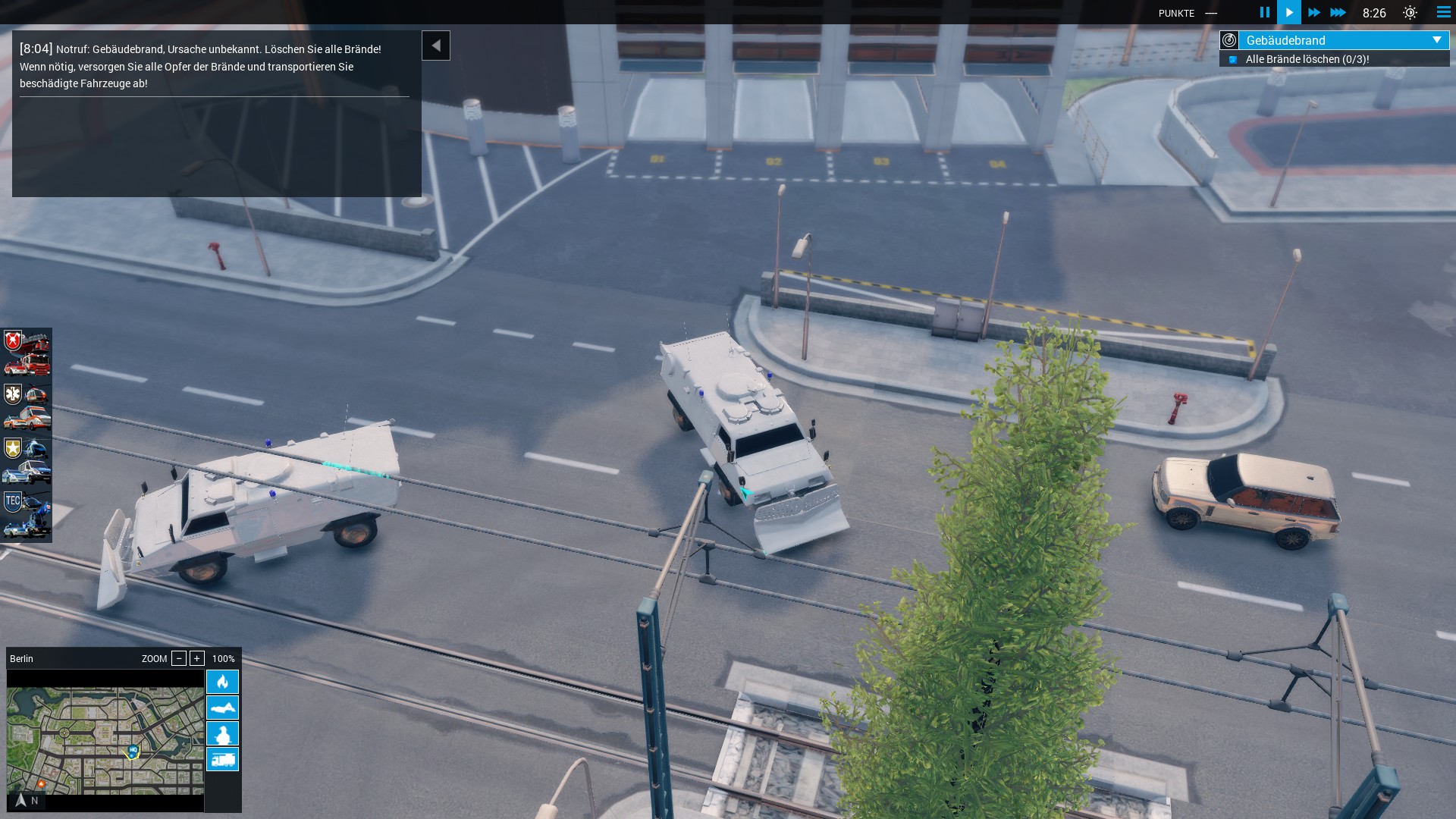The width and height of the screenshot is (1456, 819).
Task: Set normal play speed
Action: 1289,12
